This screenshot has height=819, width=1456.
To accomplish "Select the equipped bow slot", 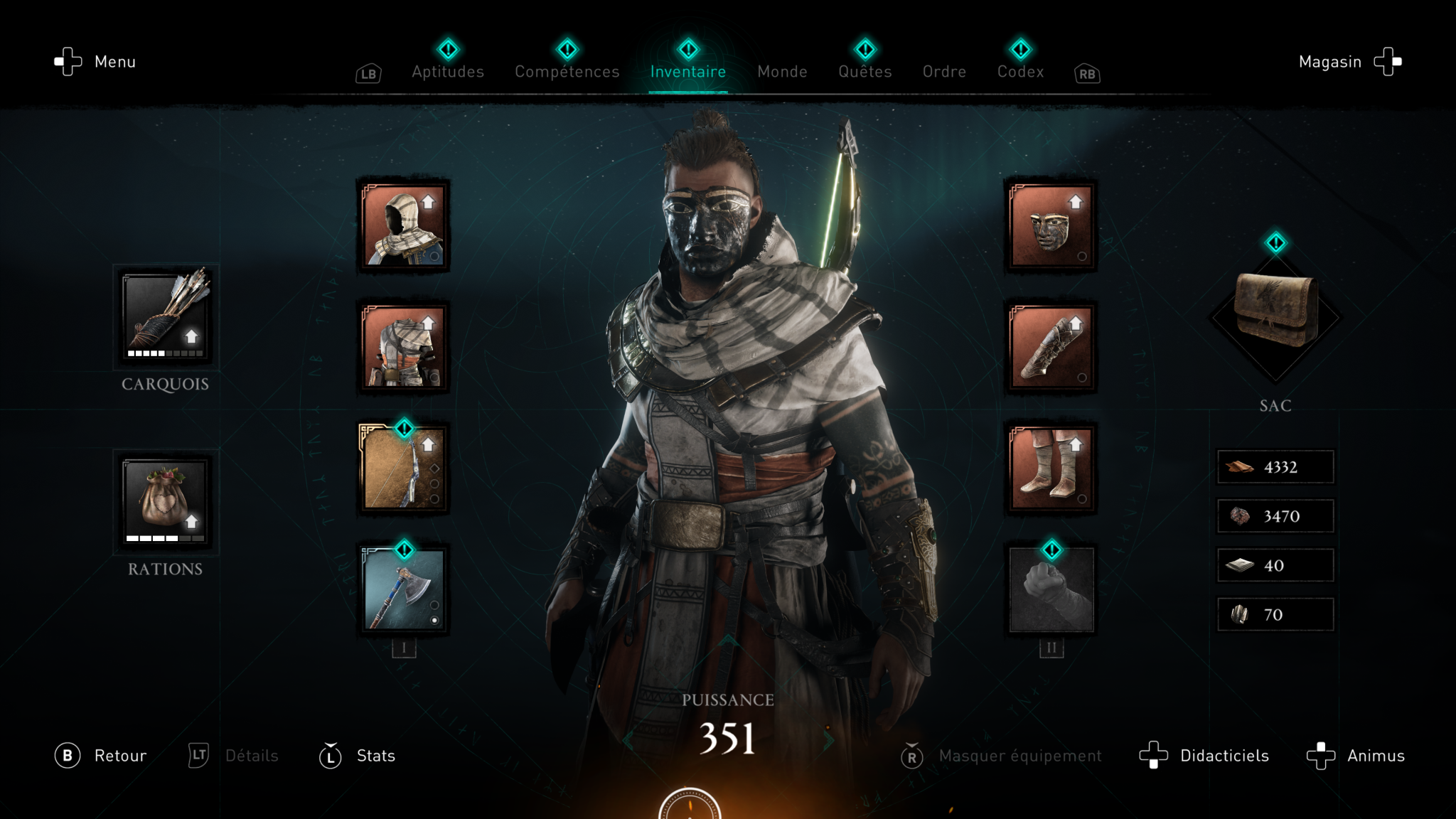I will [403, 468].
